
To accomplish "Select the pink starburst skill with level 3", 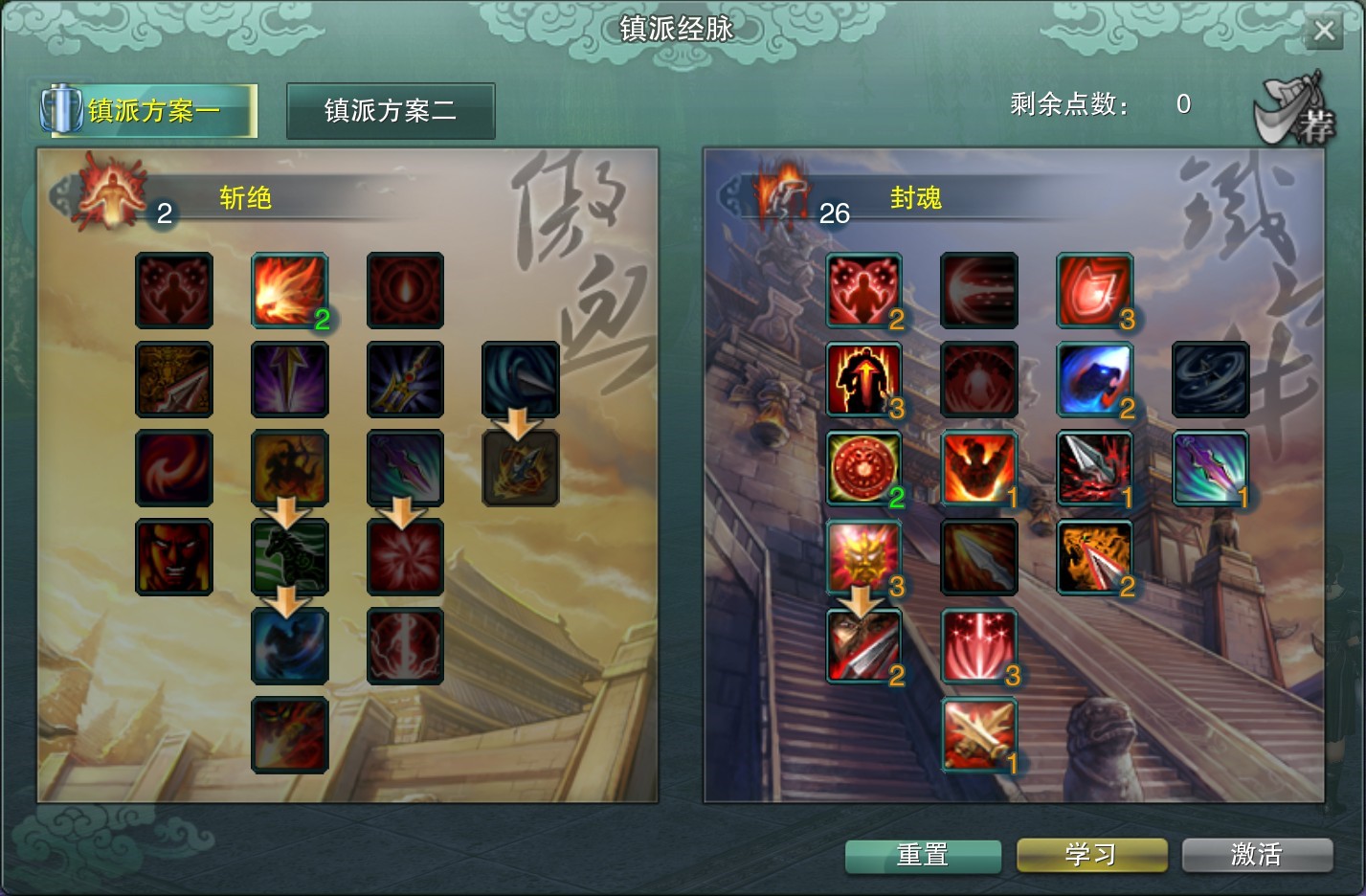I will tap(978, 646).
